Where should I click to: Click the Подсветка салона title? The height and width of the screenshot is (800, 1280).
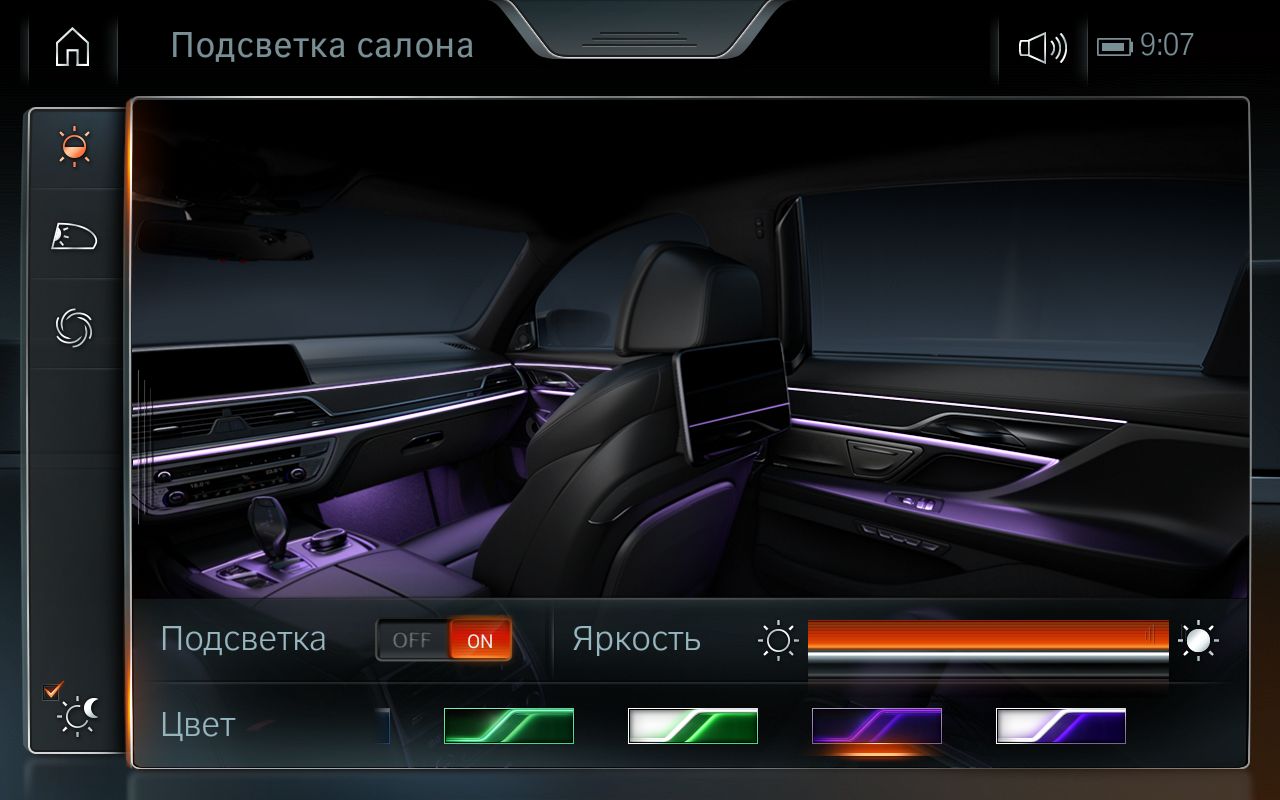(x=324, y=45)
